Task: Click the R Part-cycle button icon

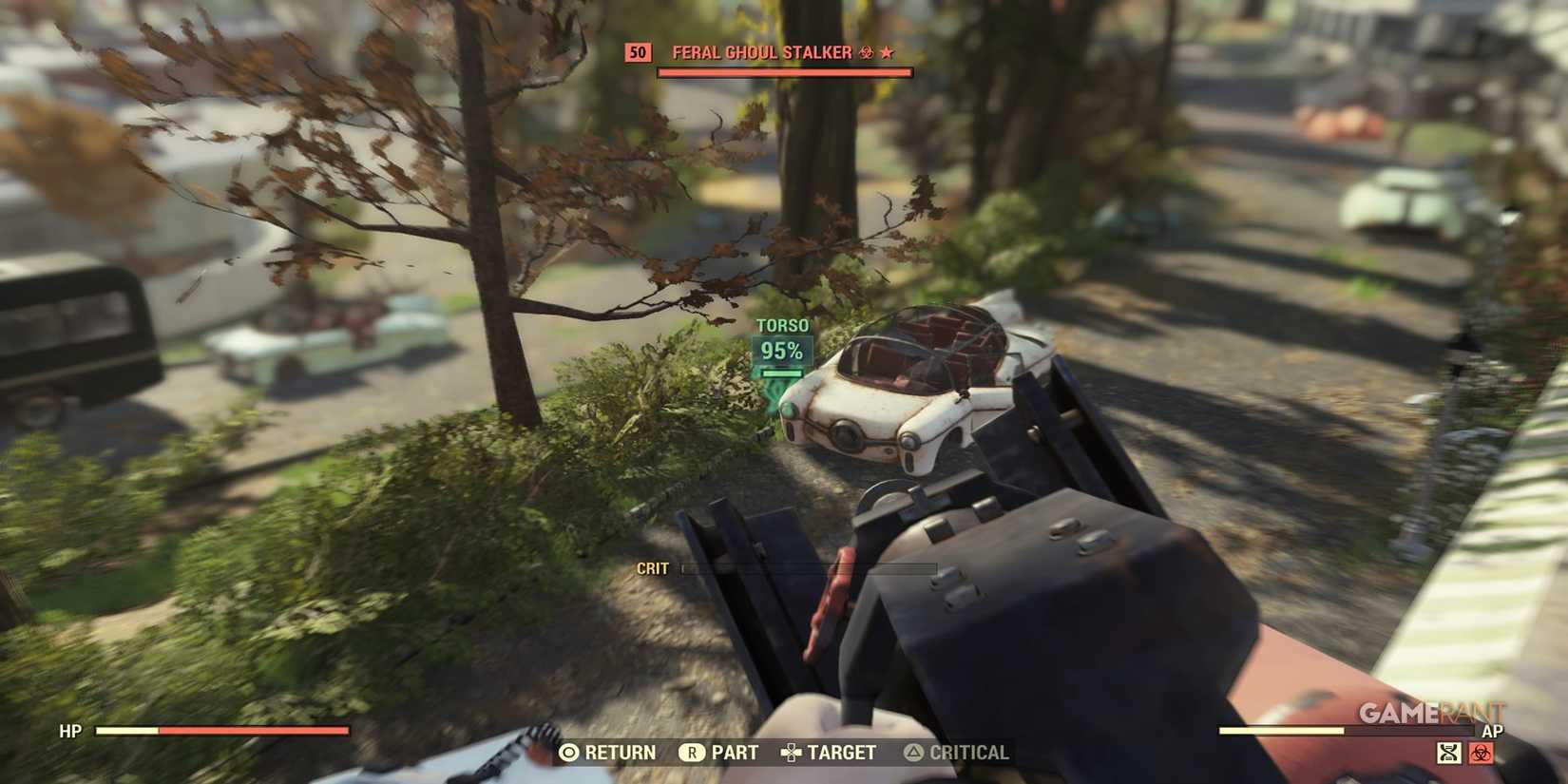Action: 691,752
